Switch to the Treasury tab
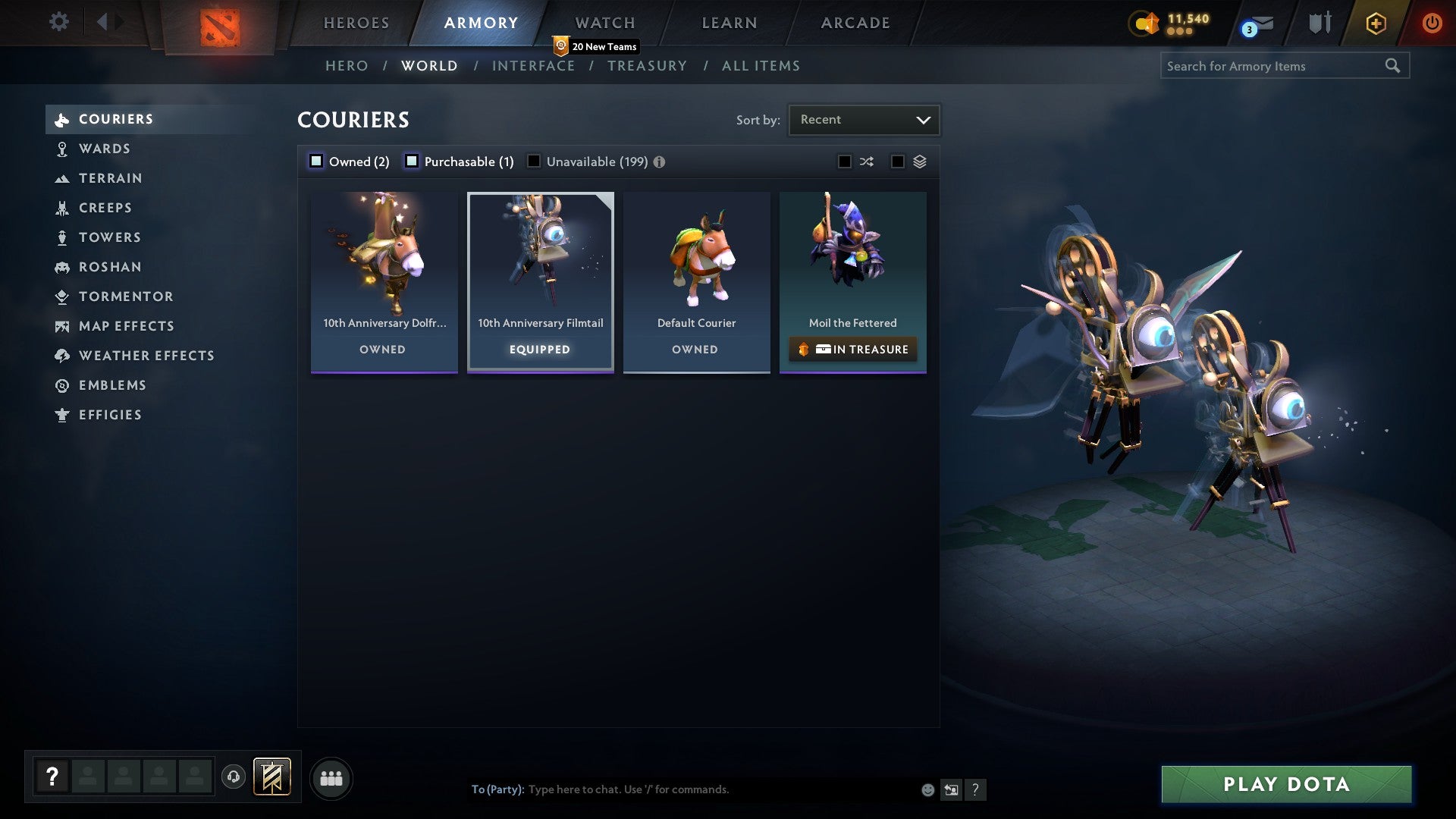 647,66
